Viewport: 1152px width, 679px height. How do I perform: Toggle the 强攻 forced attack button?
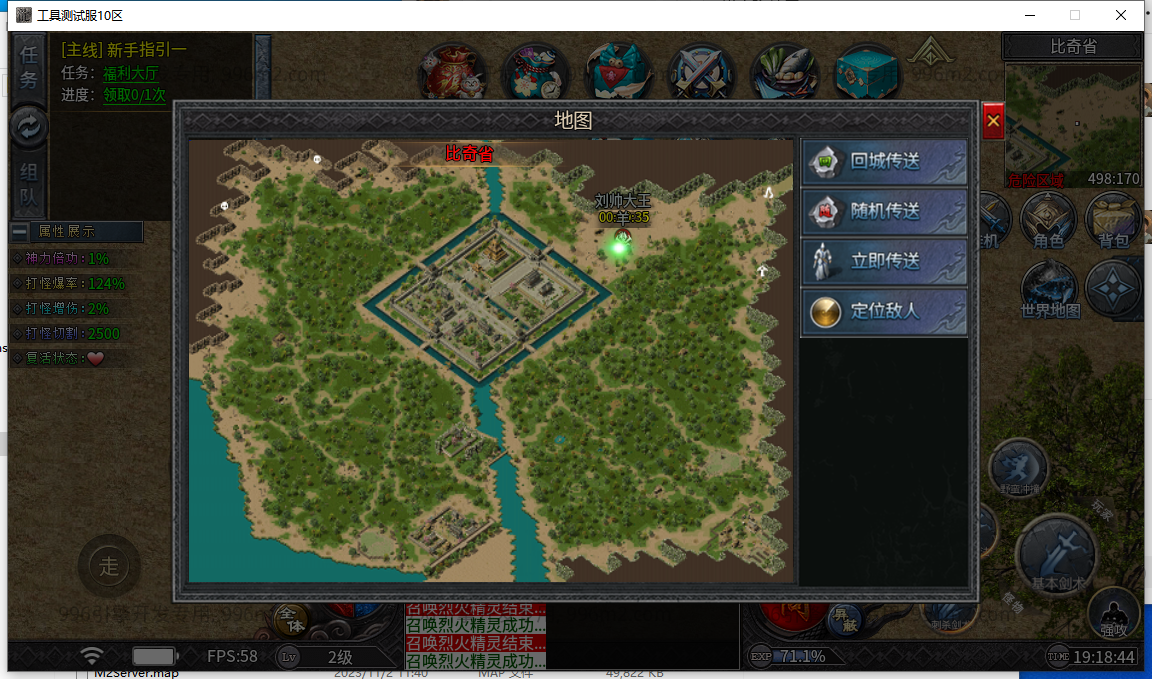(x=1113, y=612)
